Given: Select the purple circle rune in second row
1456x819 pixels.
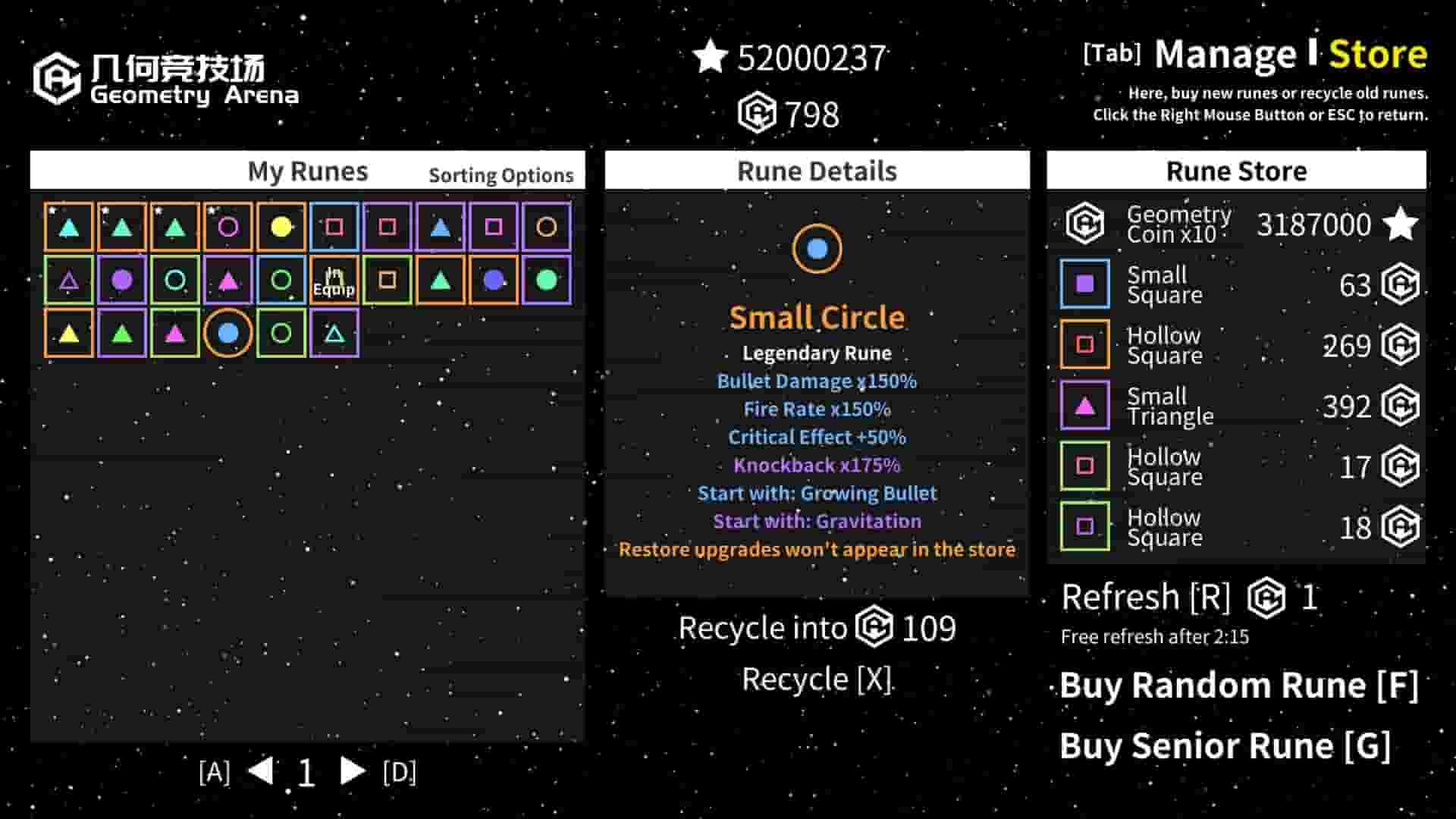Looking at the screenshot, I should (124, 279).
